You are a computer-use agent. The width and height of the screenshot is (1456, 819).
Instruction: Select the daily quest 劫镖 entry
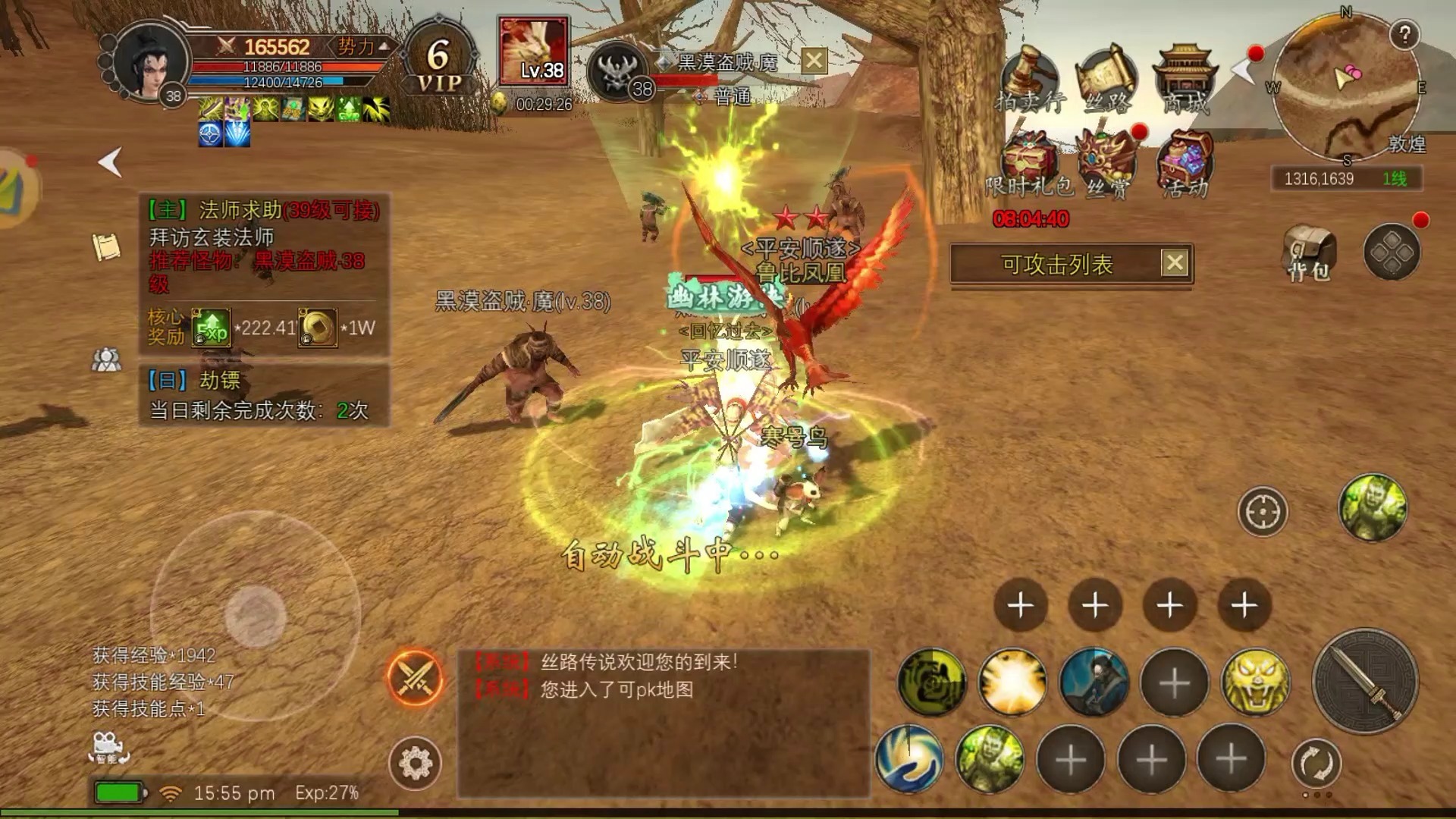[263, 395]
